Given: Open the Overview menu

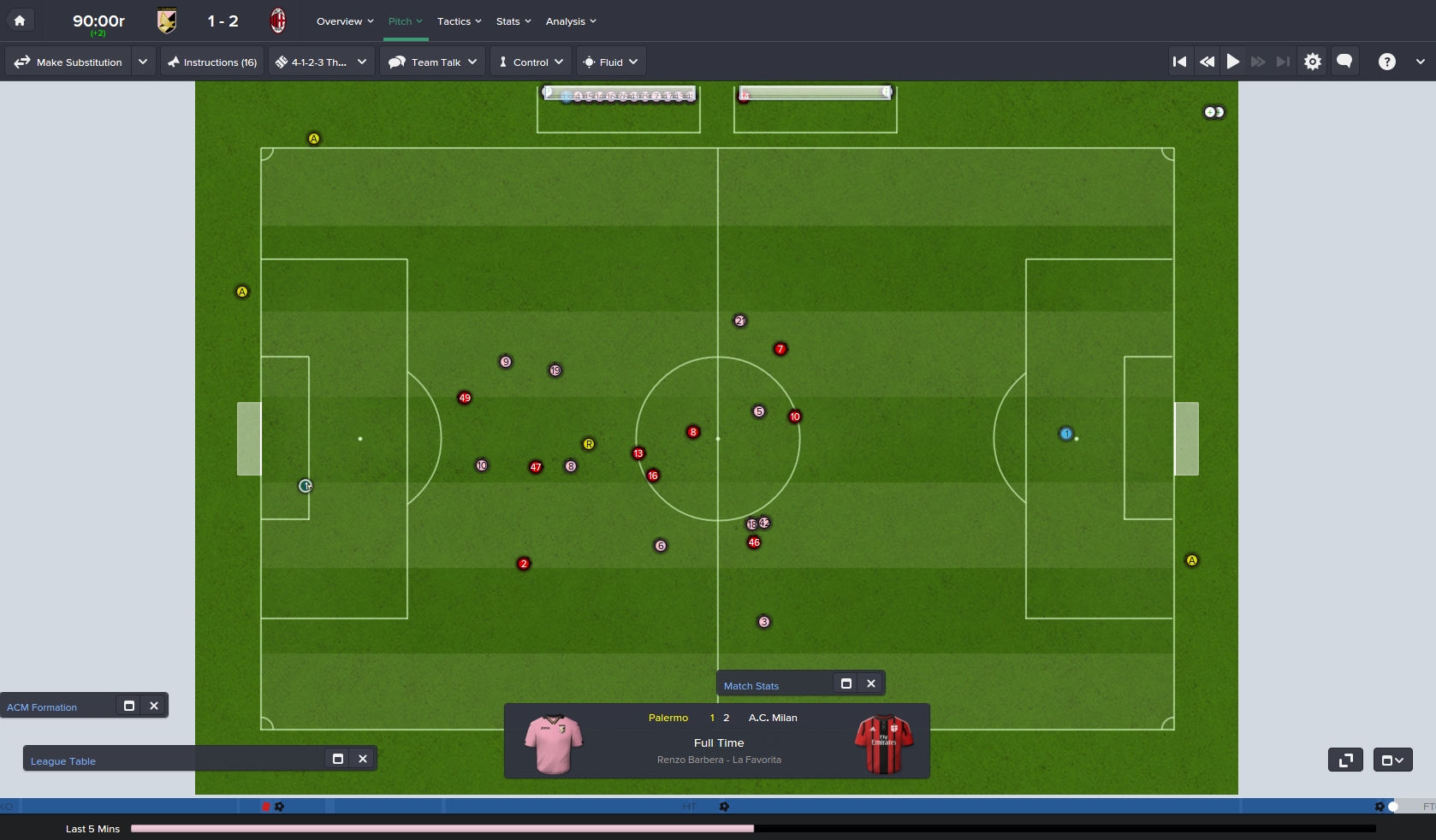Looking at the screenshot, I should click(x=344, y=21).
